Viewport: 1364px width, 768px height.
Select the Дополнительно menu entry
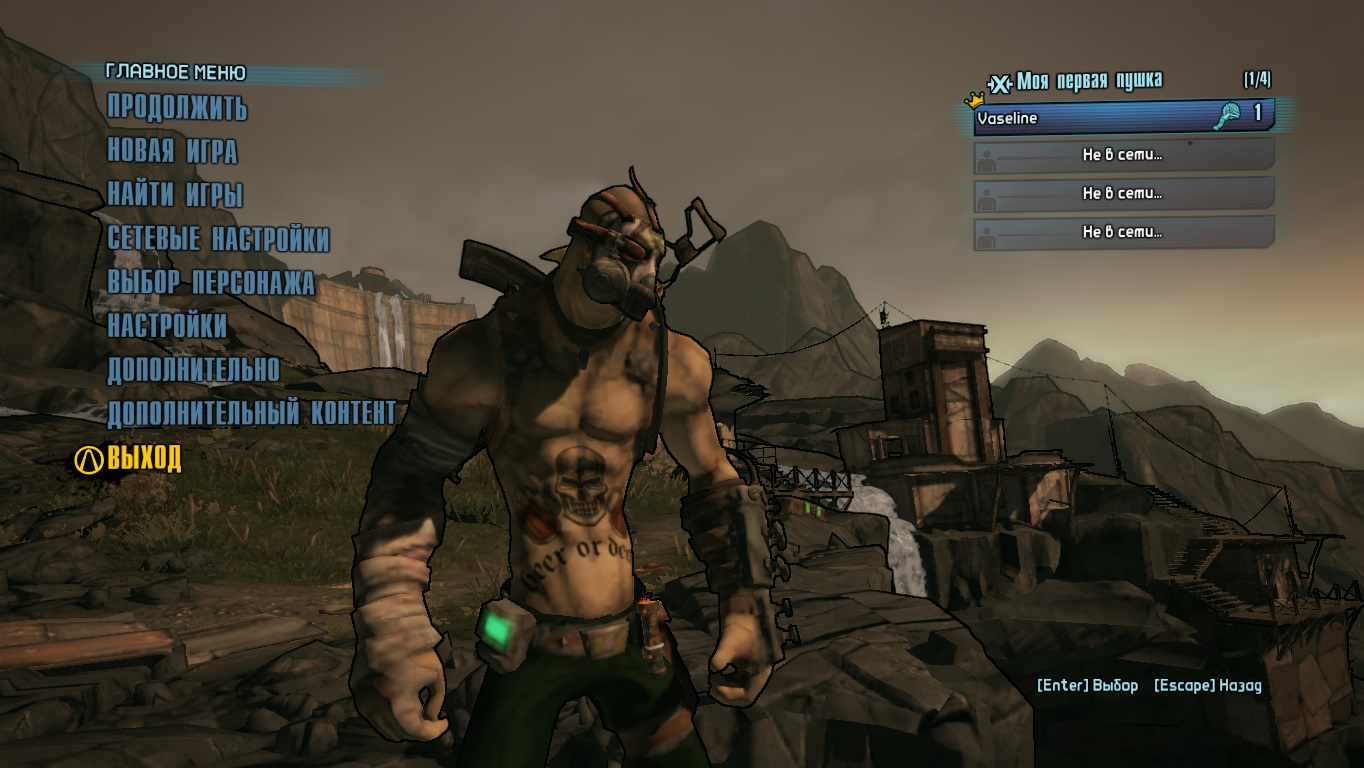[193, 370]
